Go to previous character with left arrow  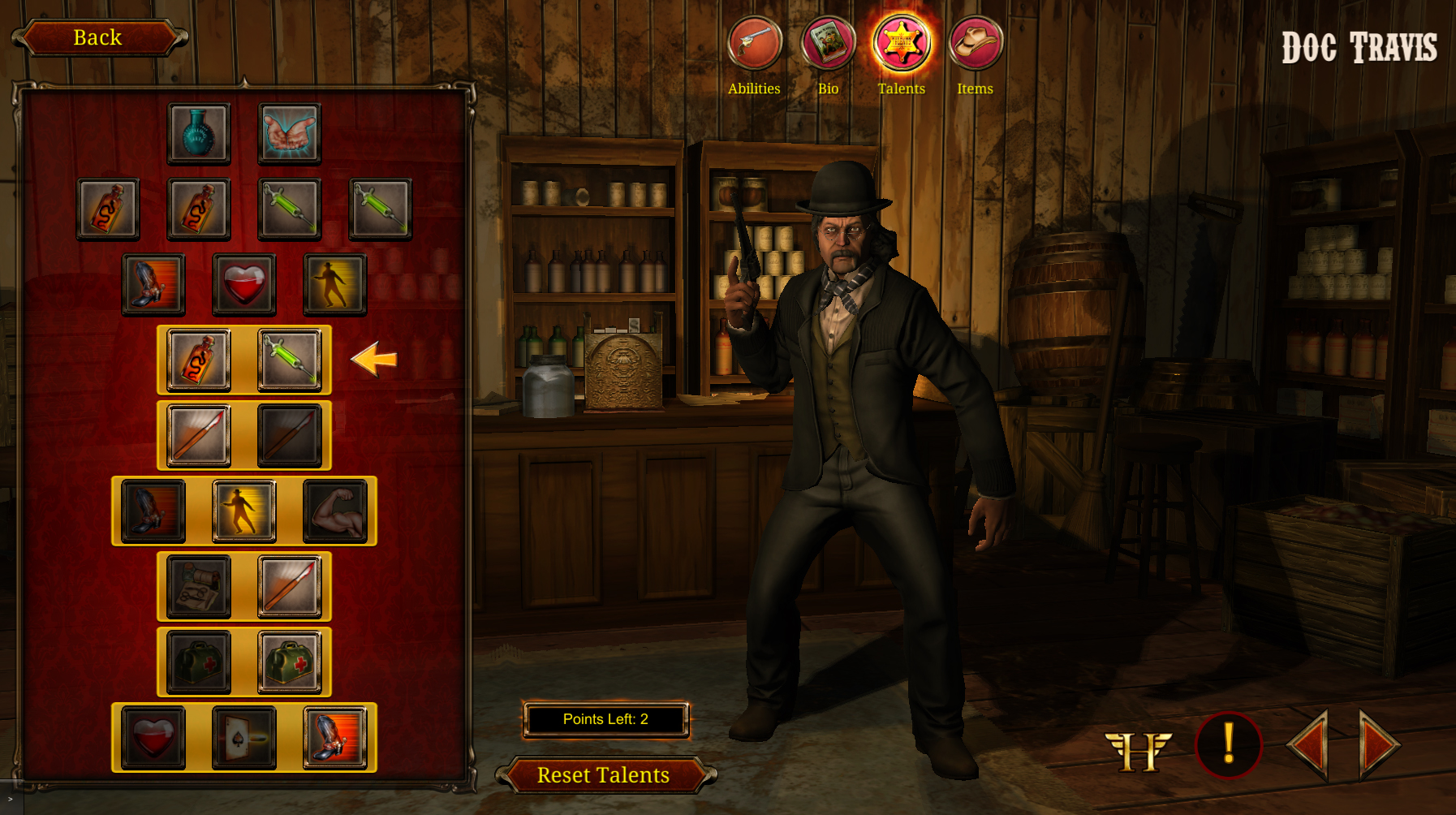[1309, 745]
